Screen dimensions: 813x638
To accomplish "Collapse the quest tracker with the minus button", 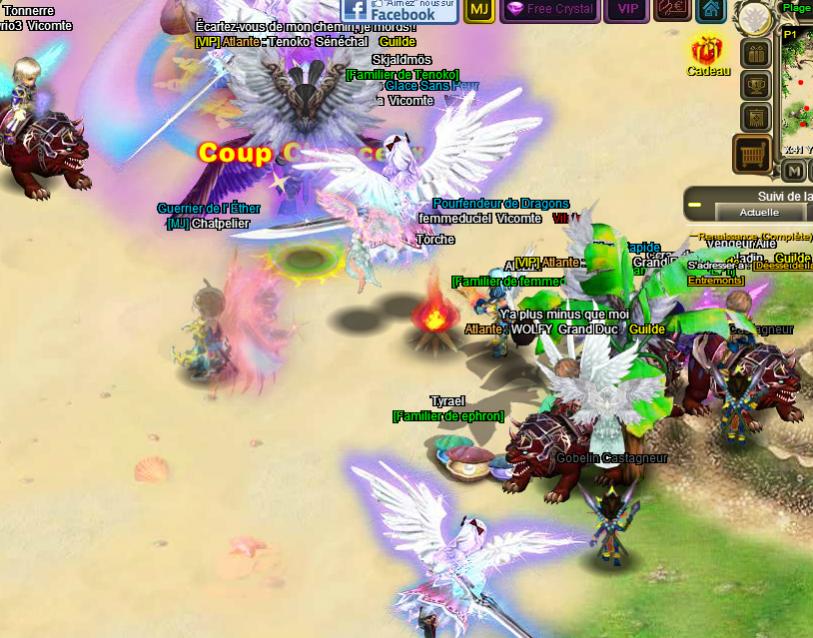I will (x=696, y=206).
